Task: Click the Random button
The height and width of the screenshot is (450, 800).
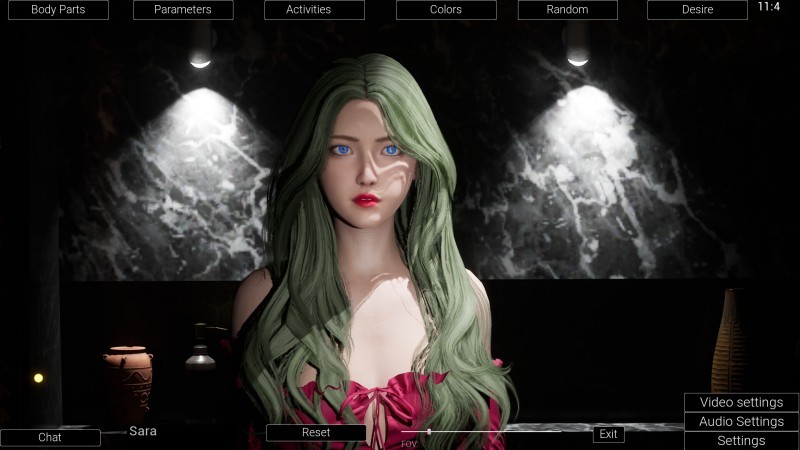Action: [567, 10]
